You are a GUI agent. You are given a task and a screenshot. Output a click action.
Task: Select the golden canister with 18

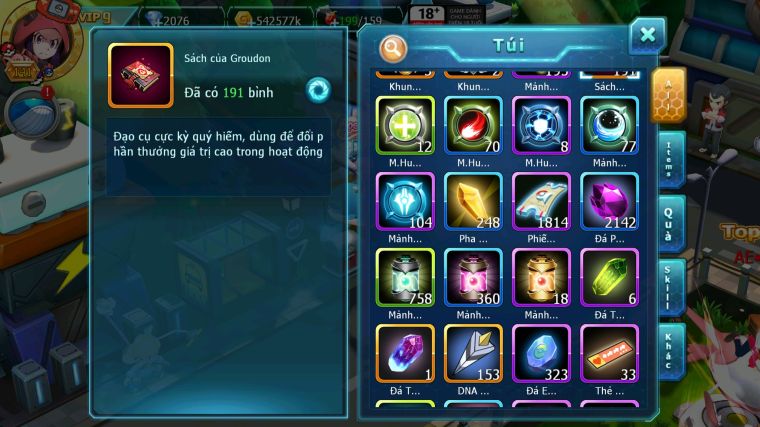(541, 277)
